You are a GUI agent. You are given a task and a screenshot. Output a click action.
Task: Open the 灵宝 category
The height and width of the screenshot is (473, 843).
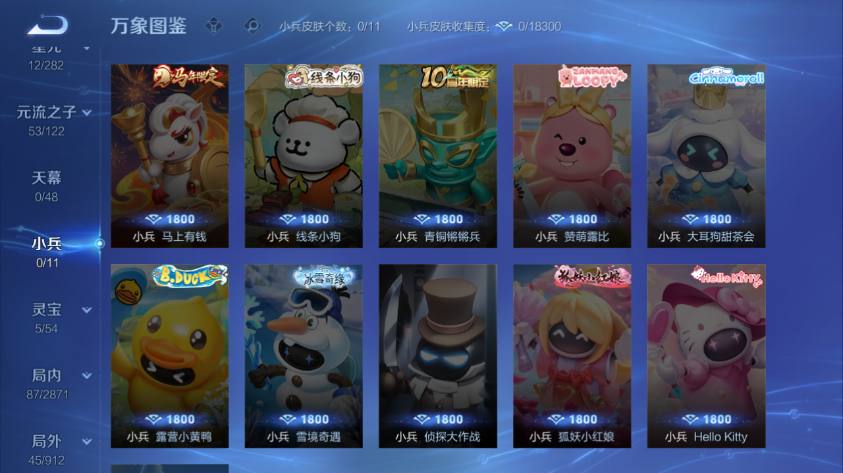click(47, 310)
